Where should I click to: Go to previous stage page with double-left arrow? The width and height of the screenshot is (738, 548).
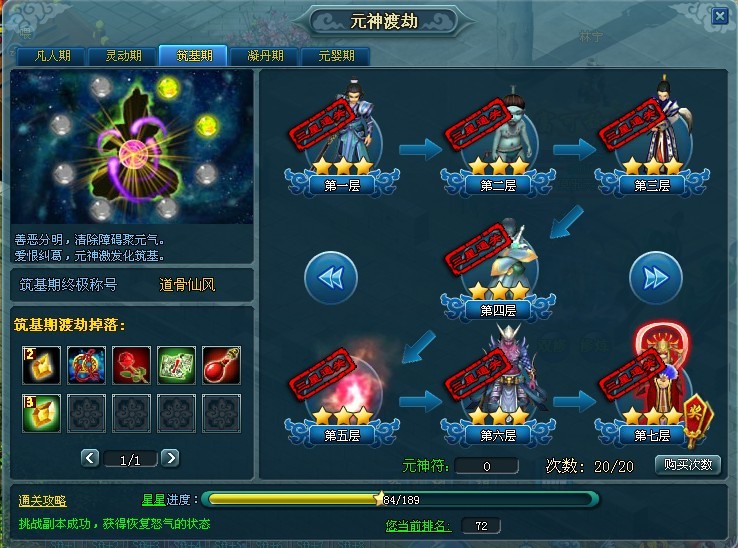[x=330, y=277]
